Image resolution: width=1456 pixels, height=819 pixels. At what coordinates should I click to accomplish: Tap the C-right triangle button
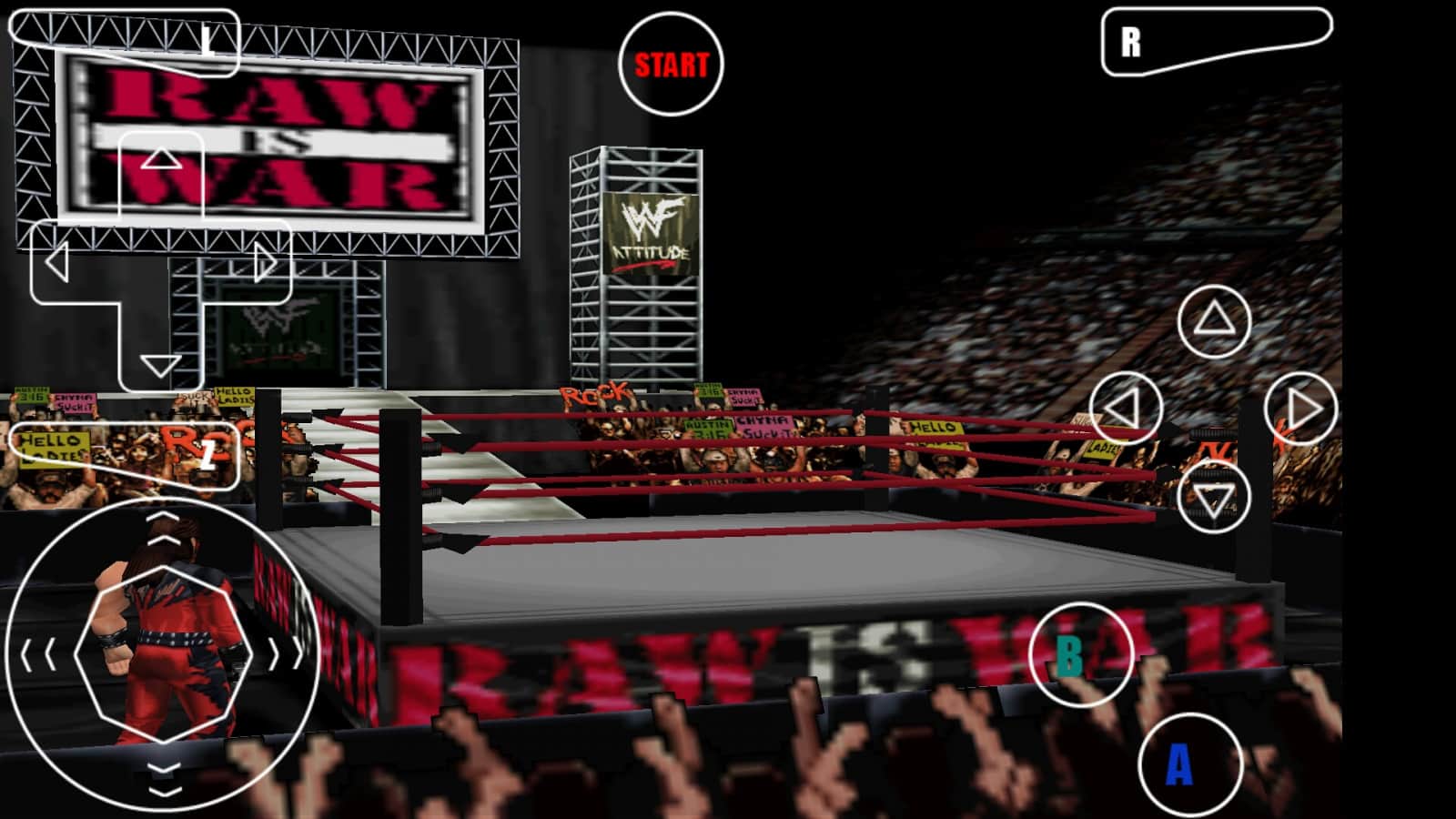[1301, 408]
